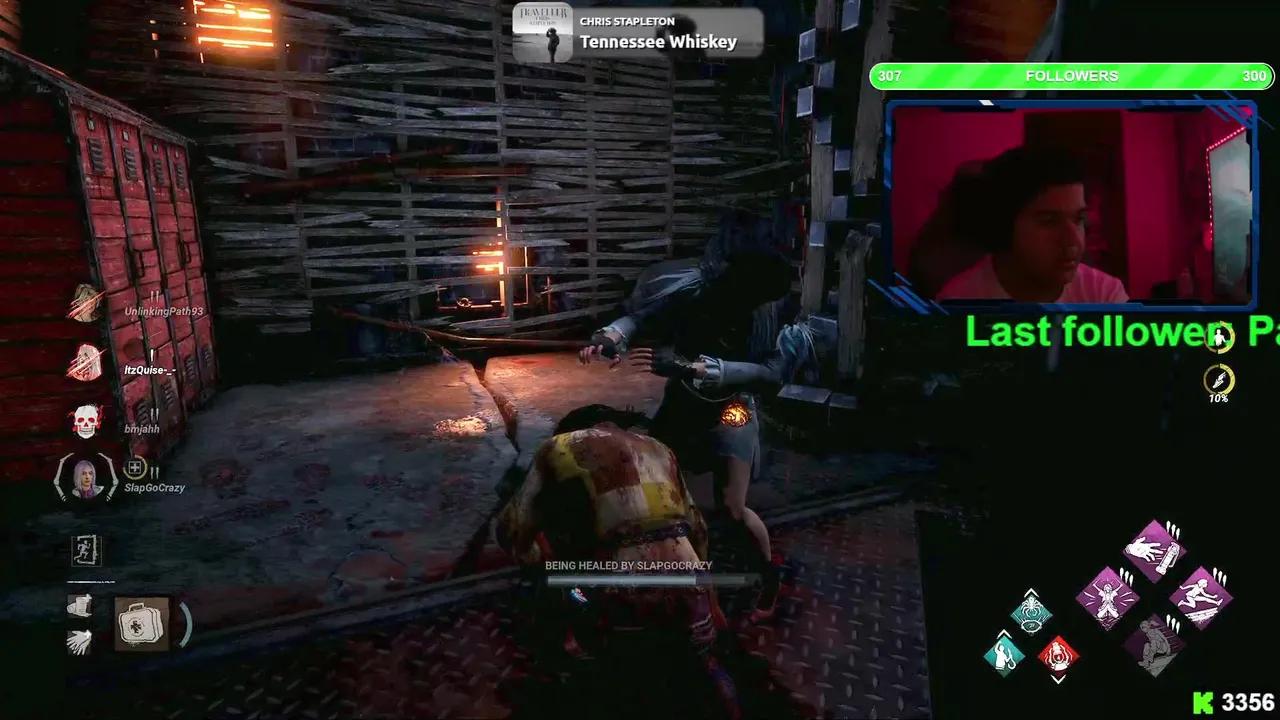Select the gloves add-on icon

coord(80,641)
